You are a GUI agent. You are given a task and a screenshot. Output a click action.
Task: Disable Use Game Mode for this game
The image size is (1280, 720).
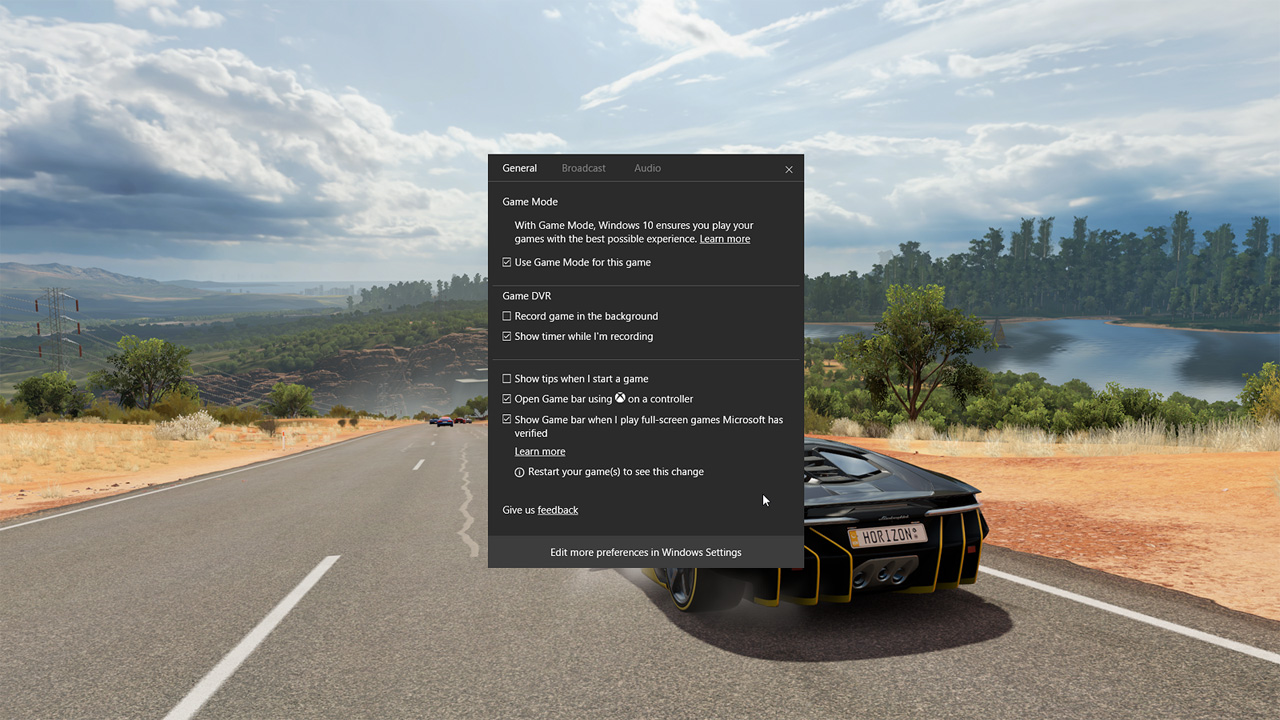pos(507,262)
